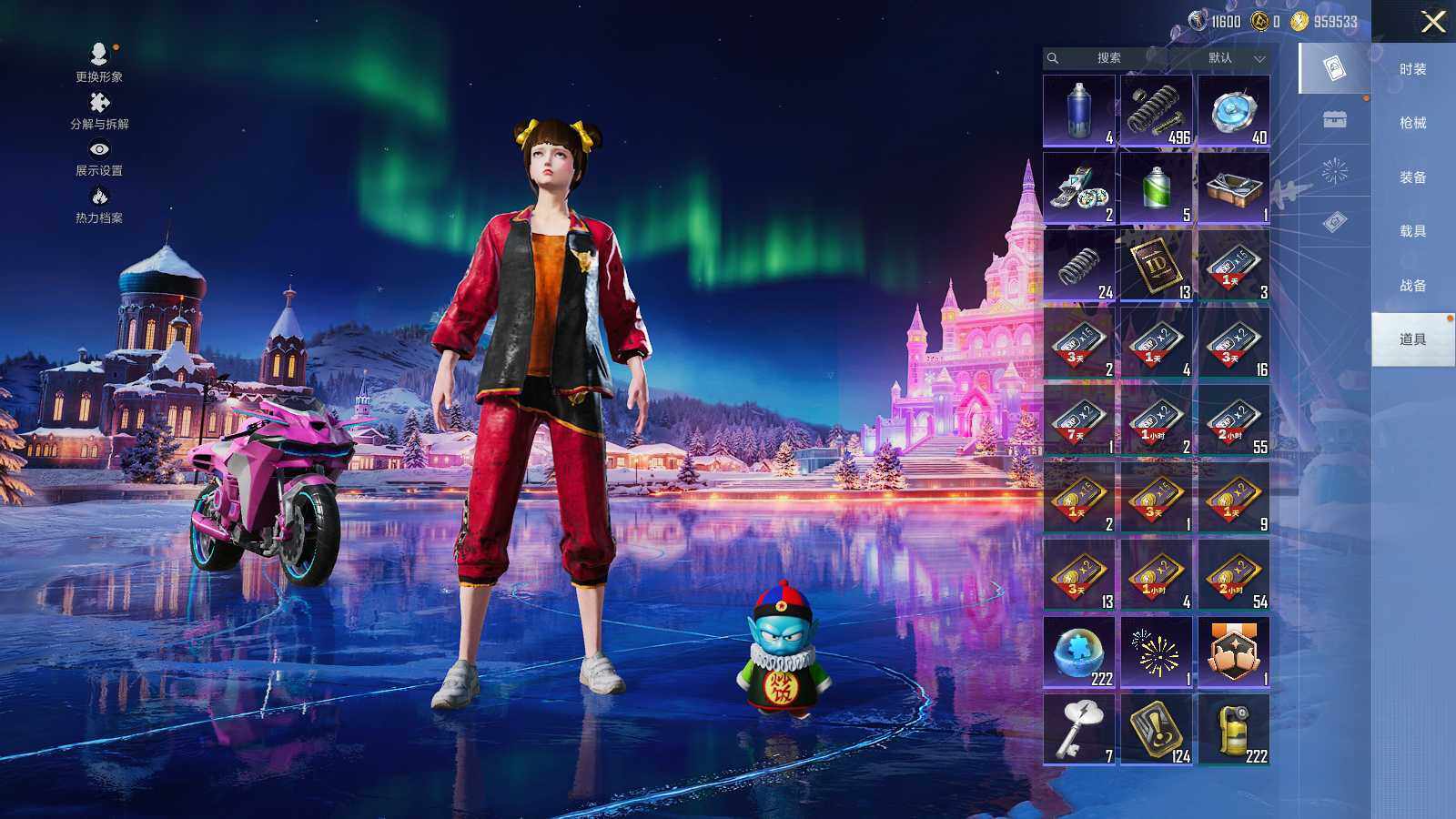Open 更换形象 change appearance

(99, 63)
